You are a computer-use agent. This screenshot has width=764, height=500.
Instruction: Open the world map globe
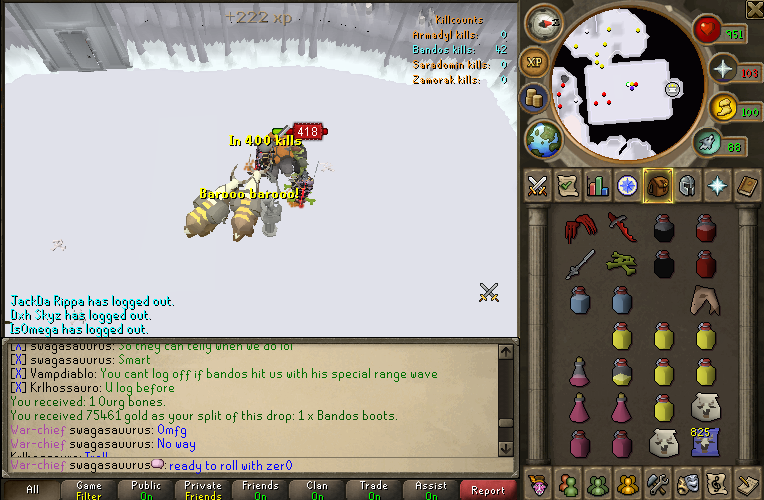tap(542, 138)
